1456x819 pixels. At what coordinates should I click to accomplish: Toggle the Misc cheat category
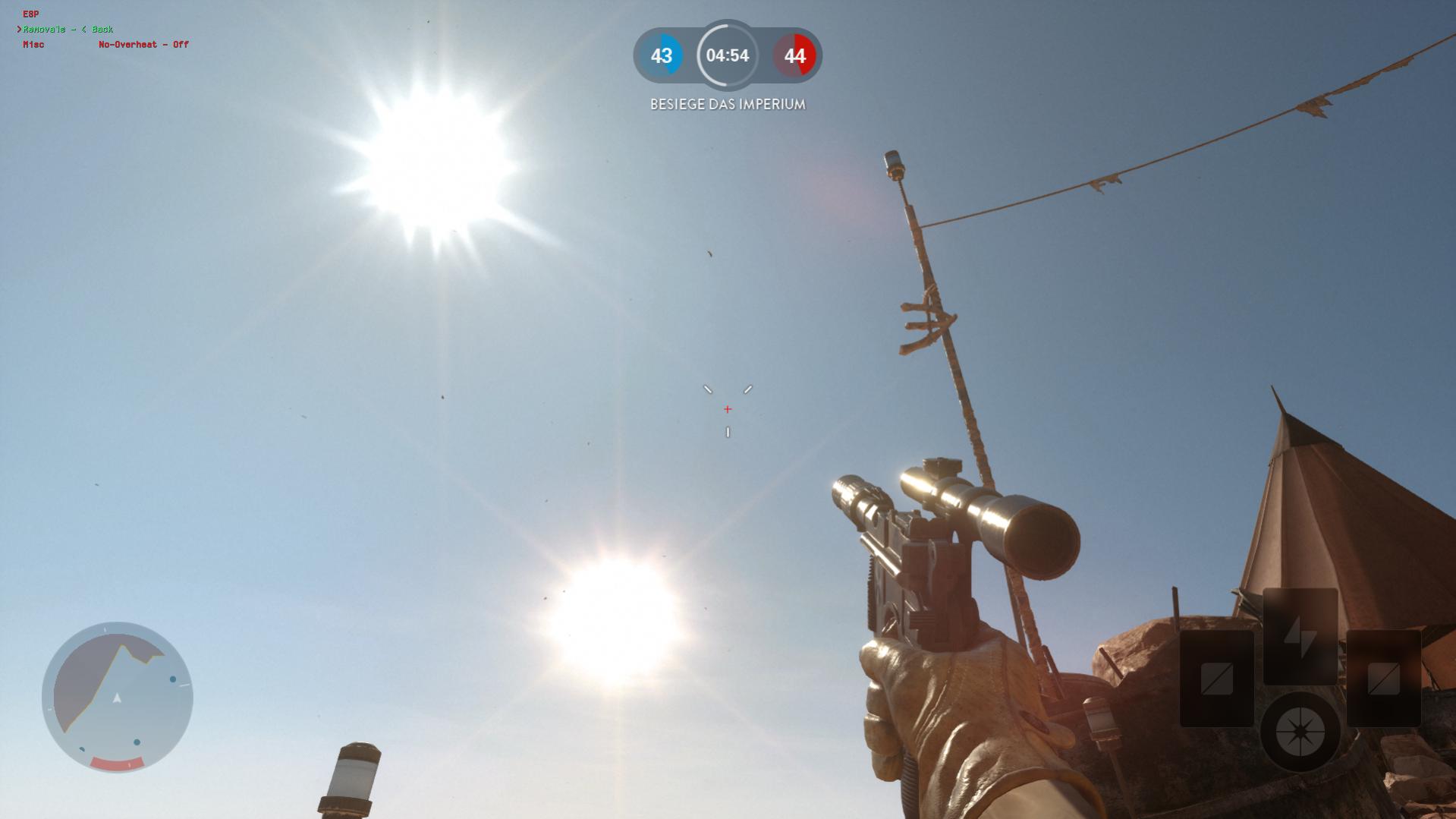(33, 45)
